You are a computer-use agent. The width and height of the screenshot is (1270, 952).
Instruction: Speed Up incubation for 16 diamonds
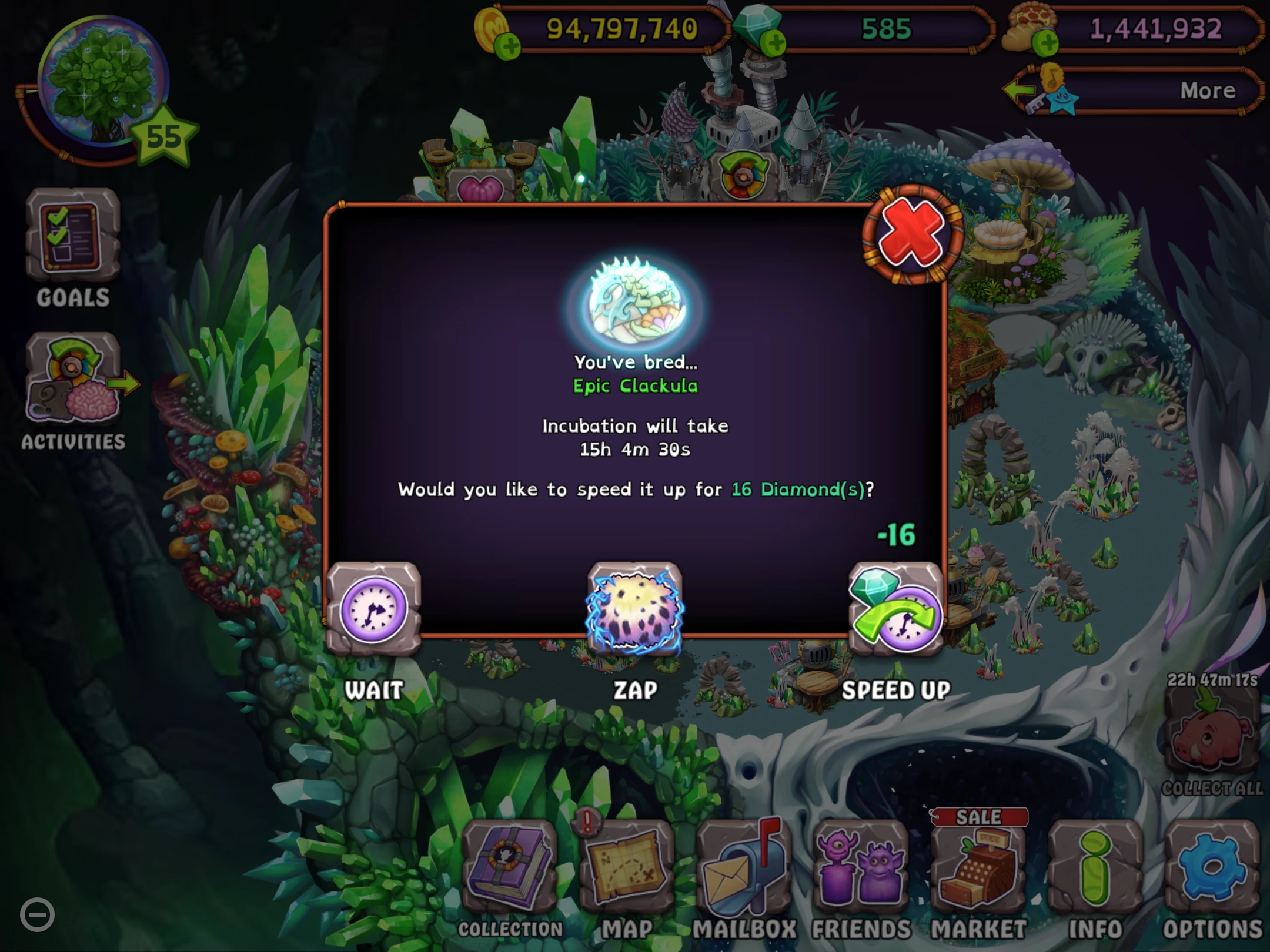click(x=895, y=611)
